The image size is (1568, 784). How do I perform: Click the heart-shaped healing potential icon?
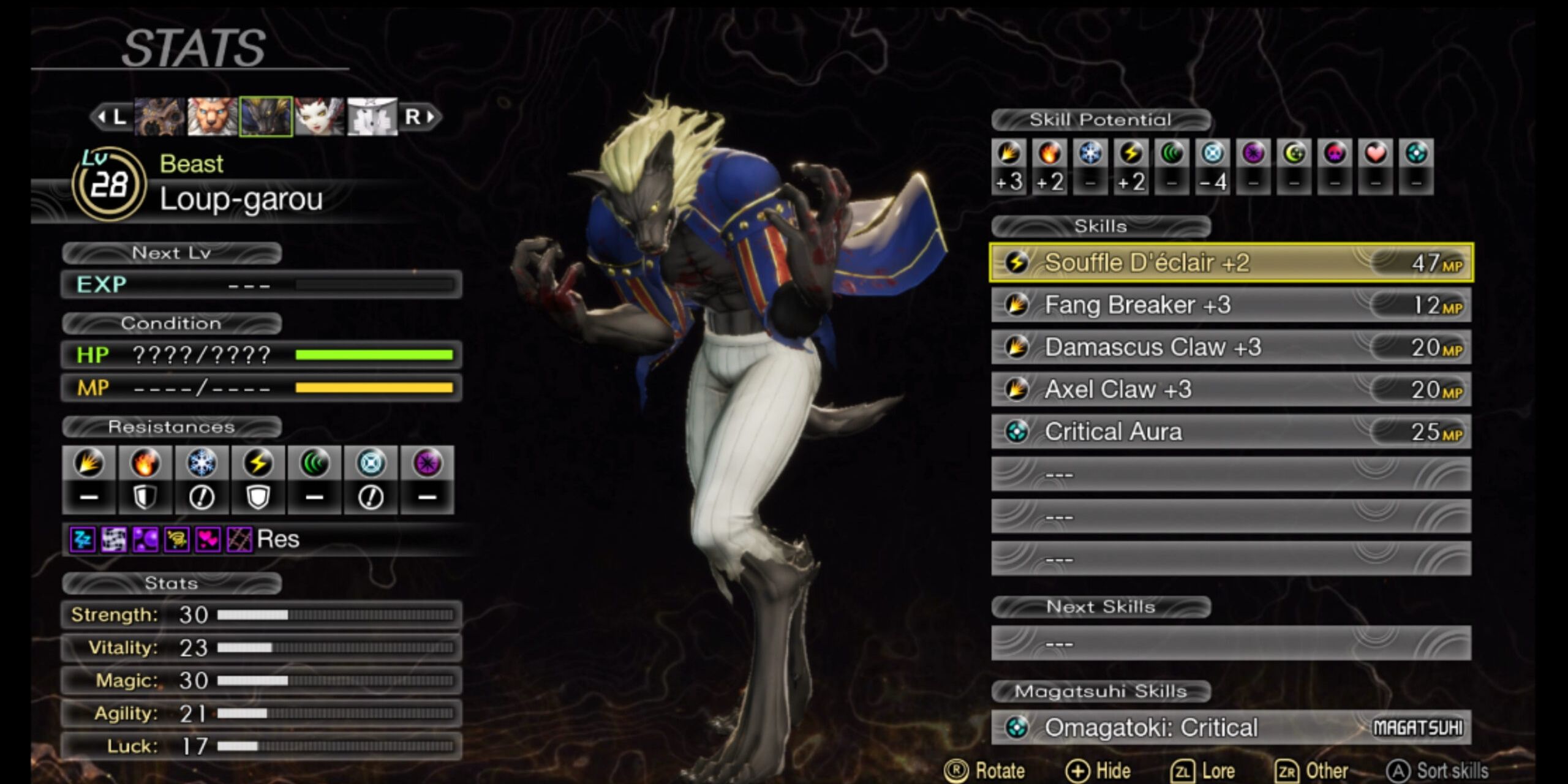pos(1376,153)
